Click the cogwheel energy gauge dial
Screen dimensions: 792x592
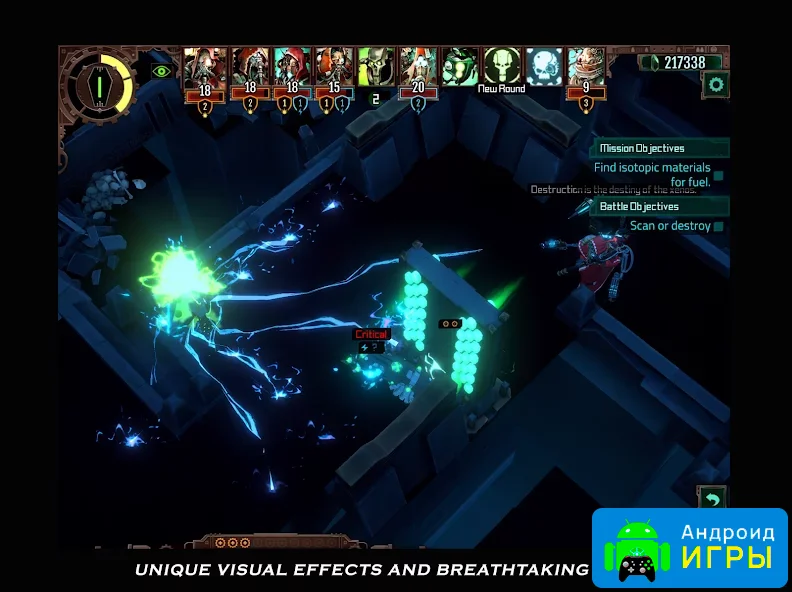point(96,82)
